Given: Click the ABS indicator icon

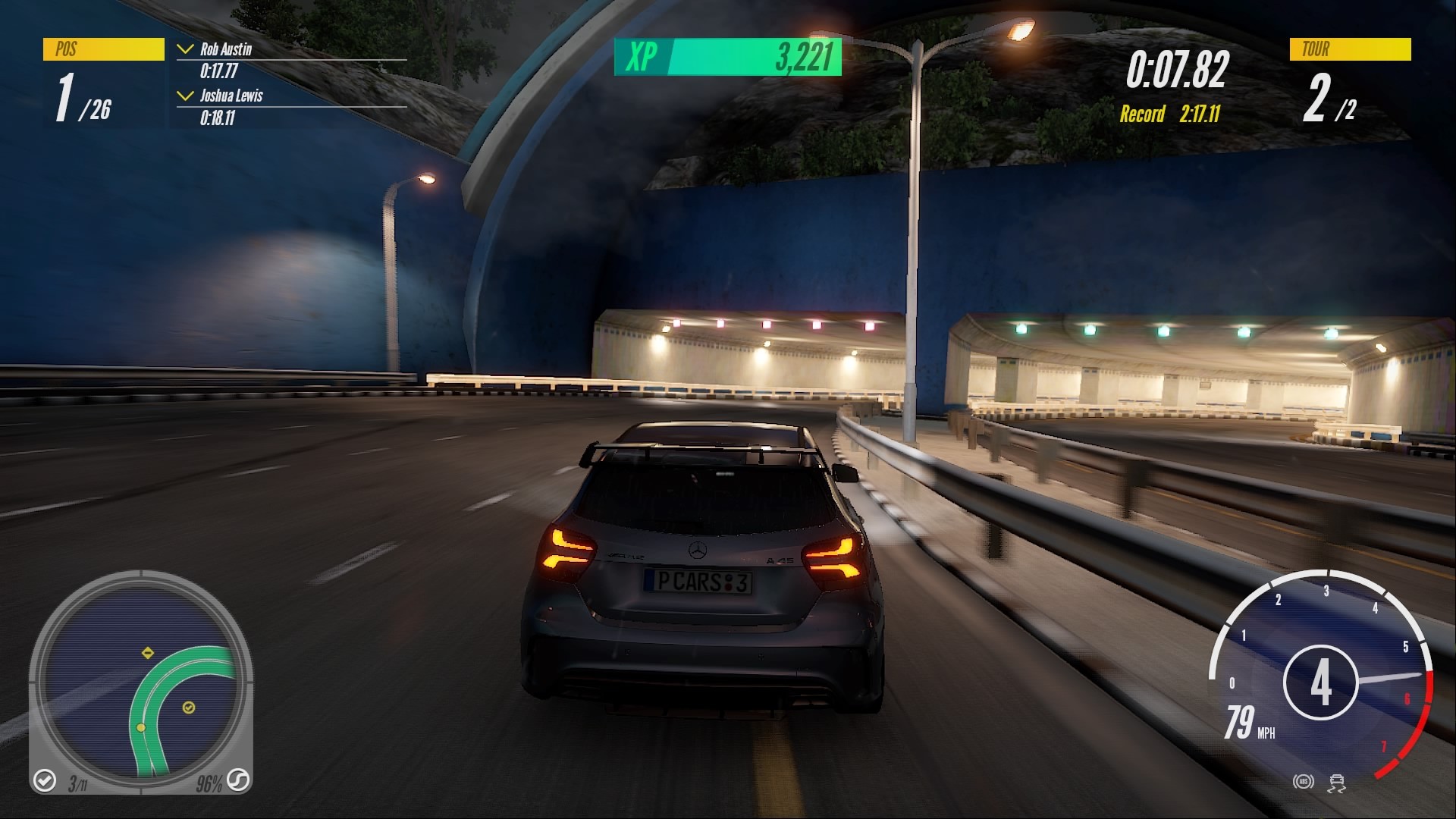Looking at the screenshot, I should (1304, 781).
